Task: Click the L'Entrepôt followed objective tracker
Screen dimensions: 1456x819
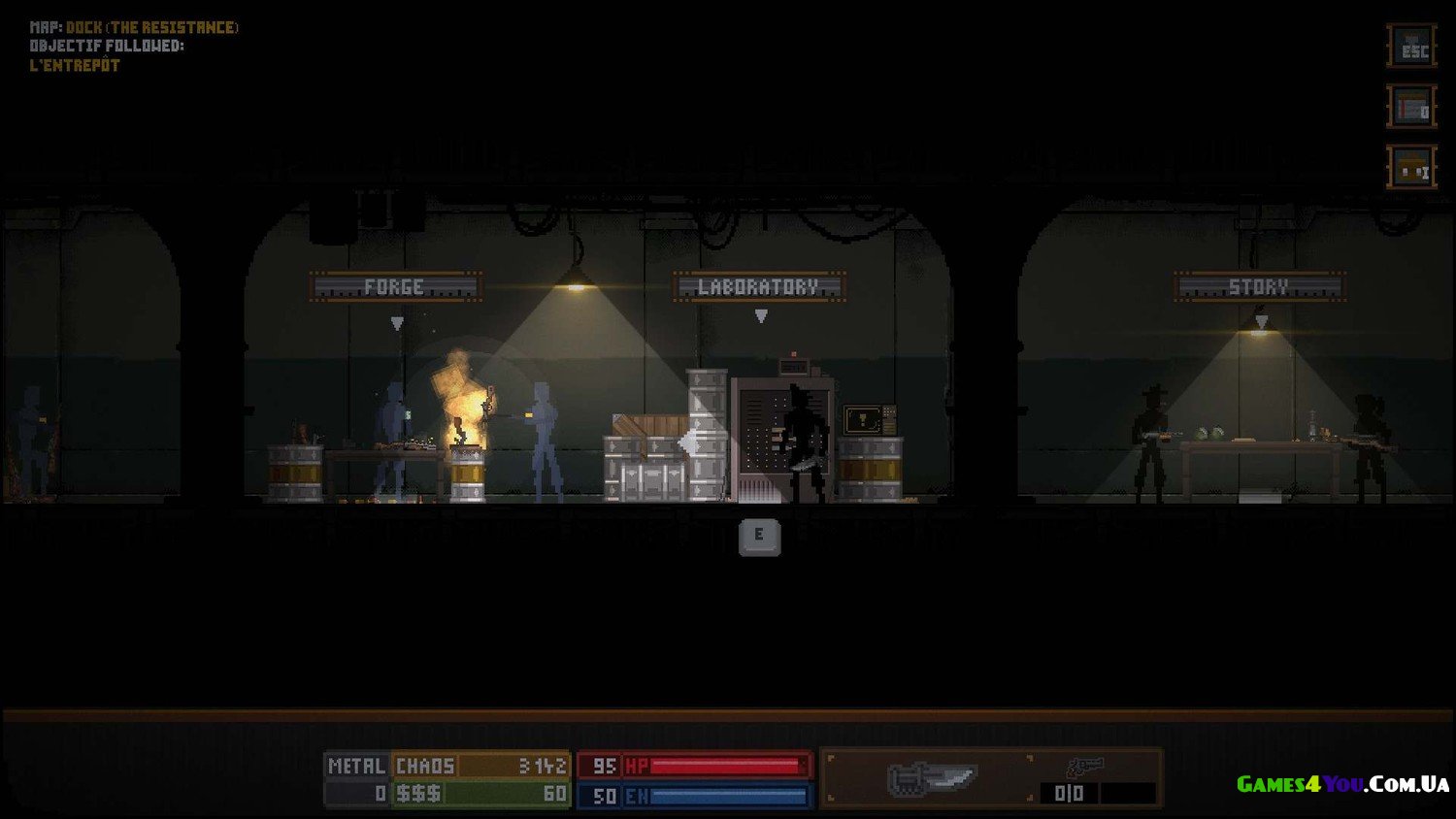Action: point(75,65)
